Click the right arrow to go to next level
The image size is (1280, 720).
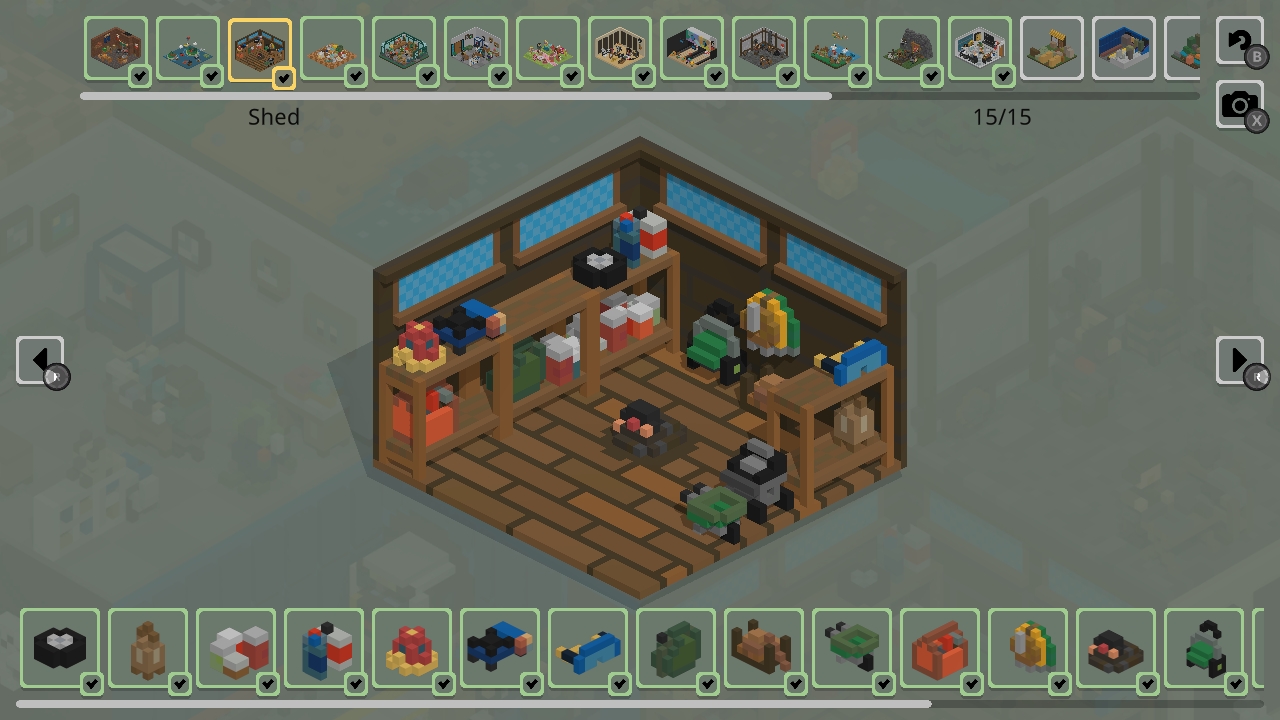coord(1240,360)
